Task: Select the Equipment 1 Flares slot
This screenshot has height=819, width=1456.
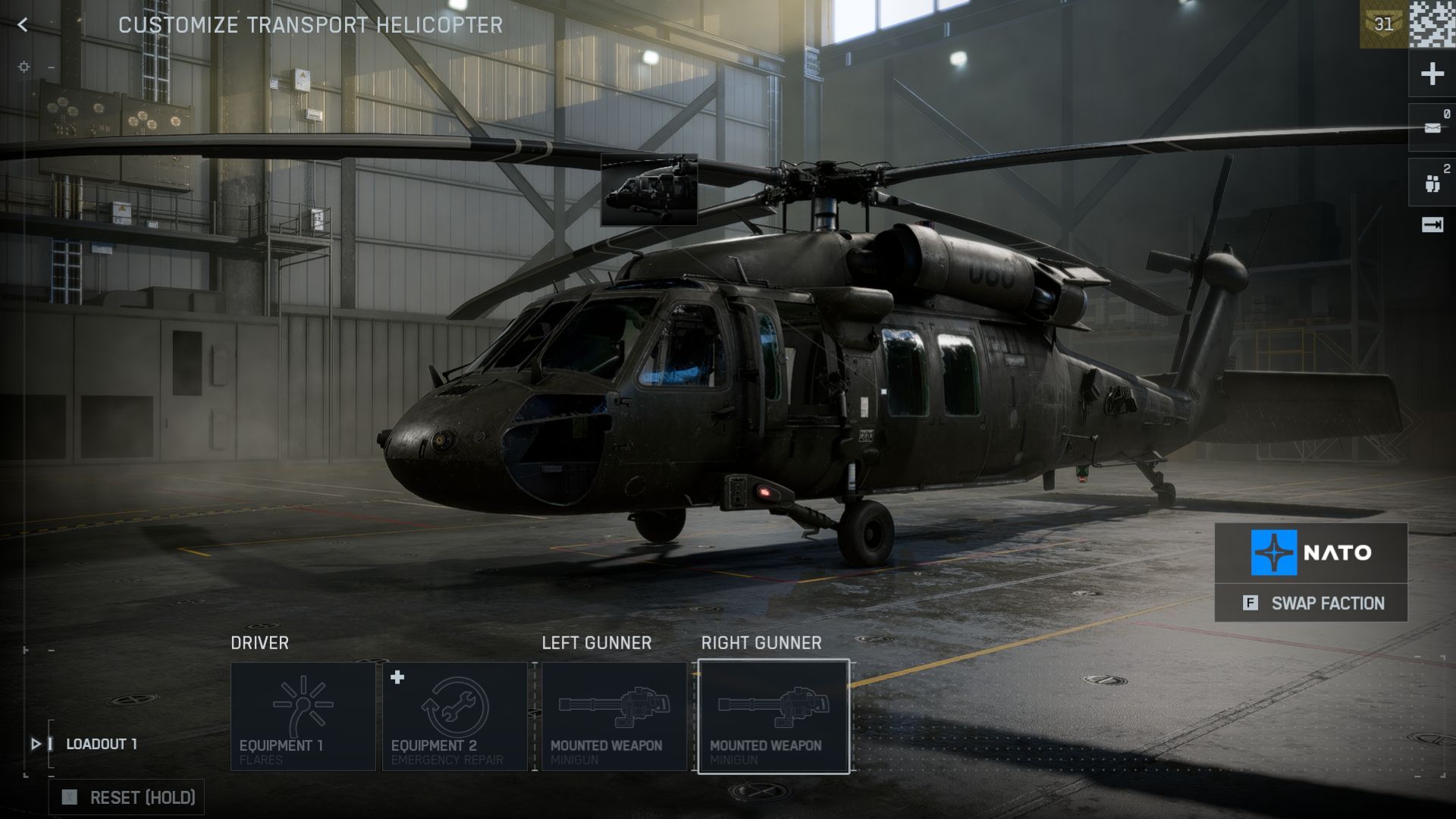Action: (303, 717)
